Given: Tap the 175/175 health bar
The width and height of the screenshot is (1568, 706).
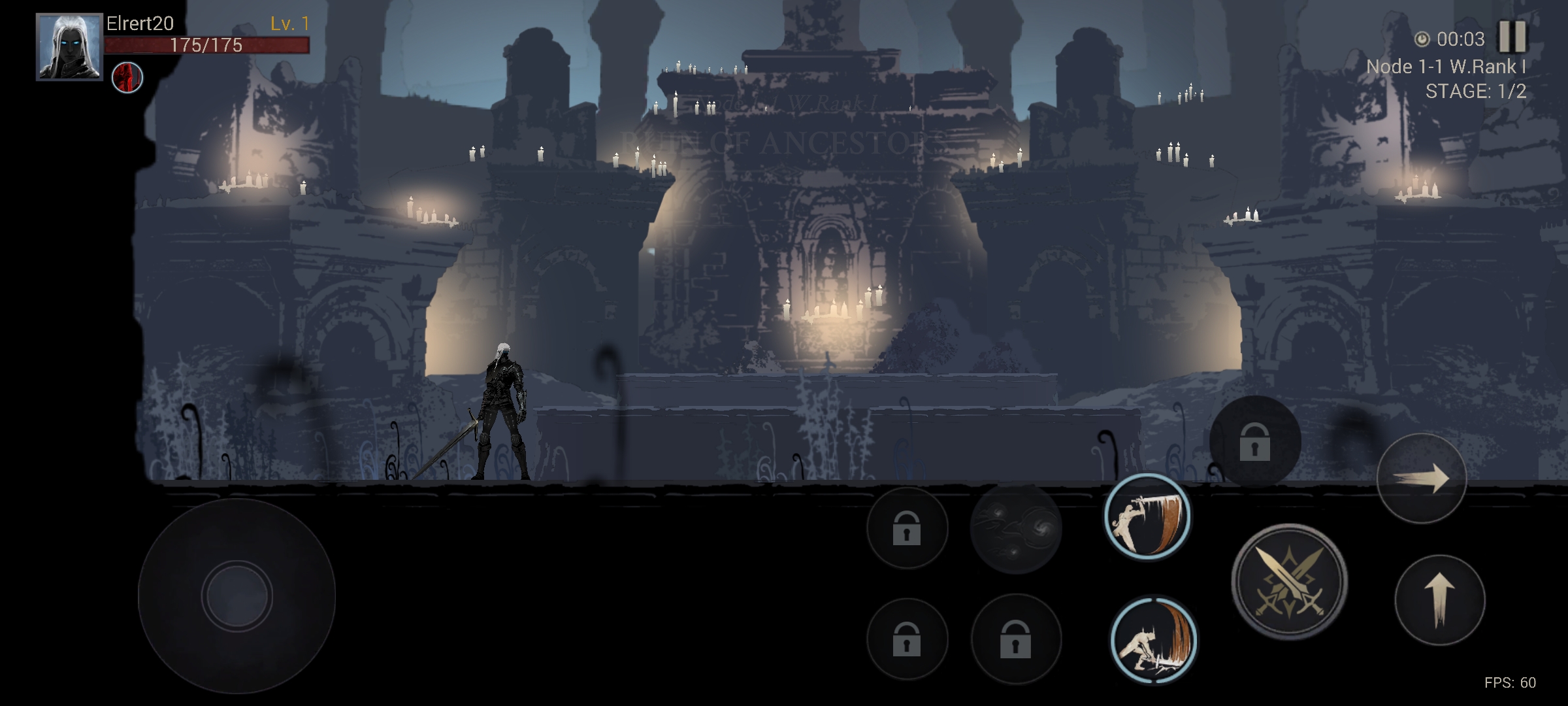Looking at the screenshot, I should pos(206,46).
